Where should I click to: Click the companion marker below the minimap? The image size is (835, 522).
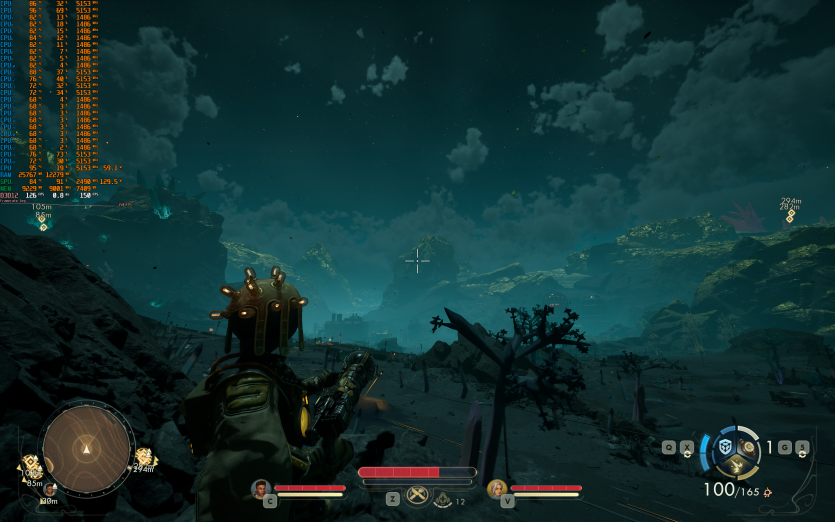(x=47, y=489)
